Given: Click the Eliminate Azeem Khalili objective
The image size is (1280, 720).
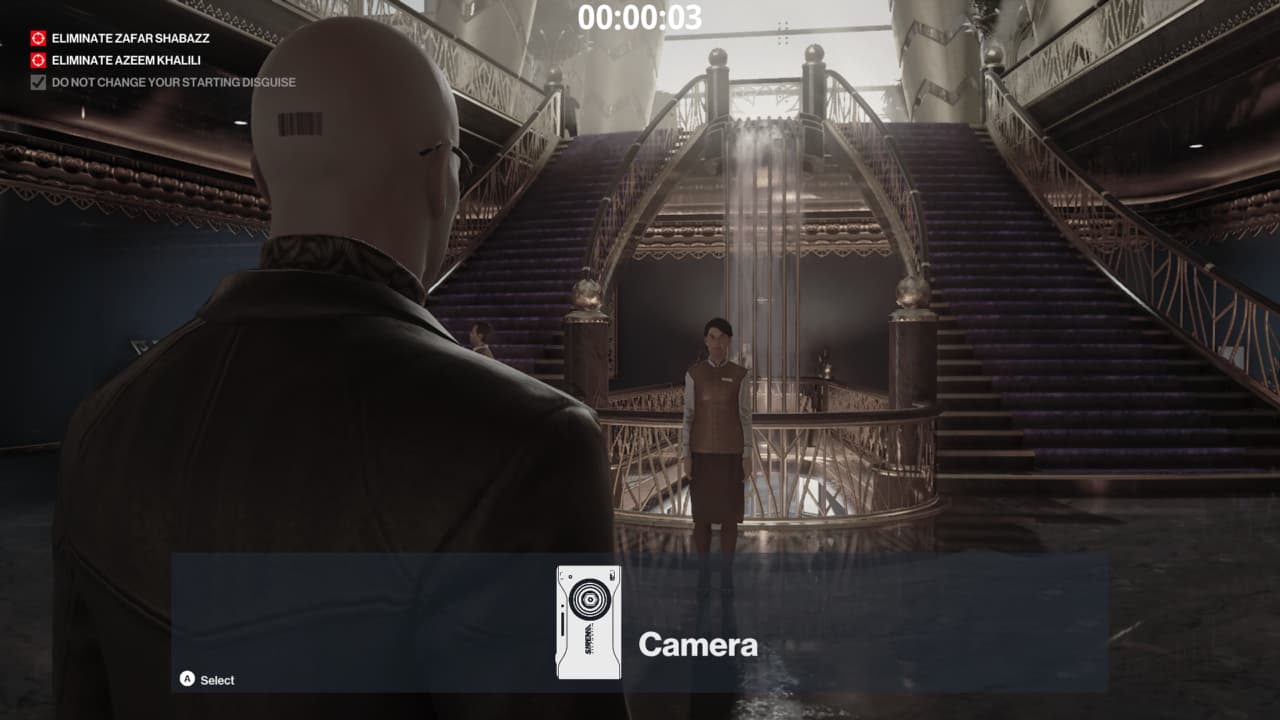Looking at the screenshot, I should coord(126,60).
